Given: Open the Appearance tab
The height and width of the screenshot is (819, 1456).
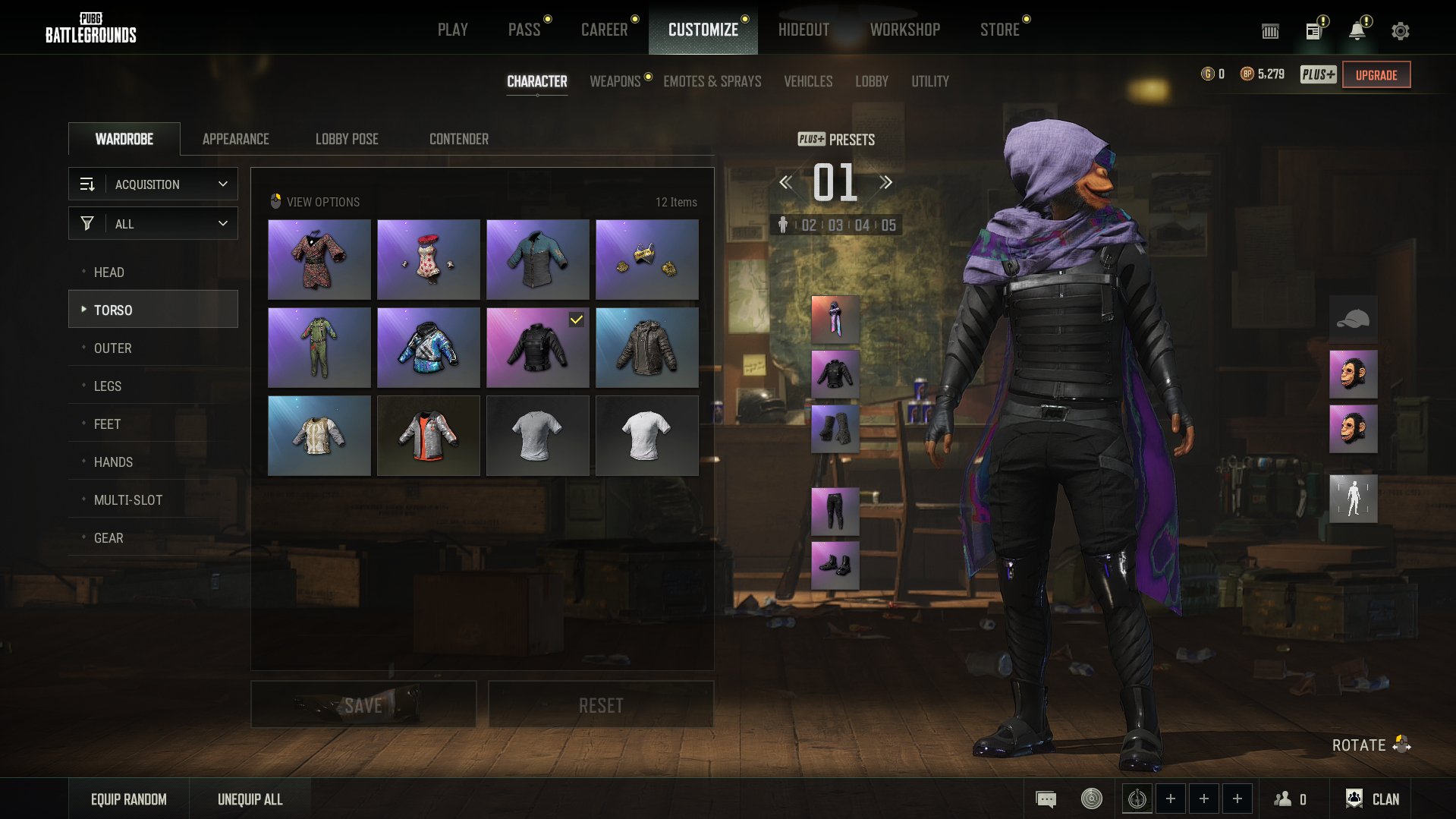Looking at the screenshot, I should (x=235, y=139).
